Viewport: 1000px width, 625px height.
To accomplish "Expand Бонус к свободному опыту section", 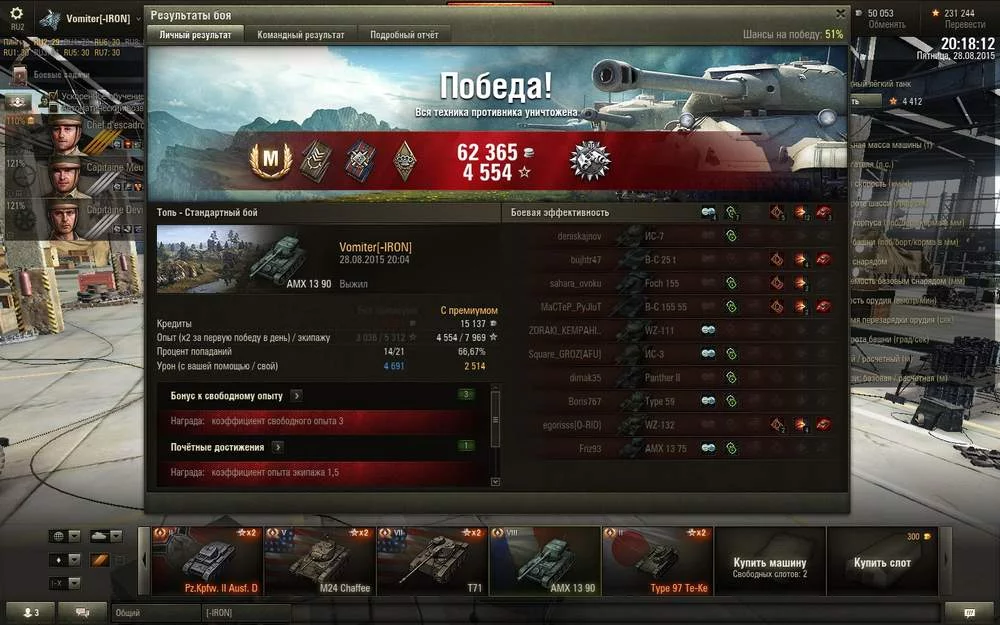I will [296, 396].
